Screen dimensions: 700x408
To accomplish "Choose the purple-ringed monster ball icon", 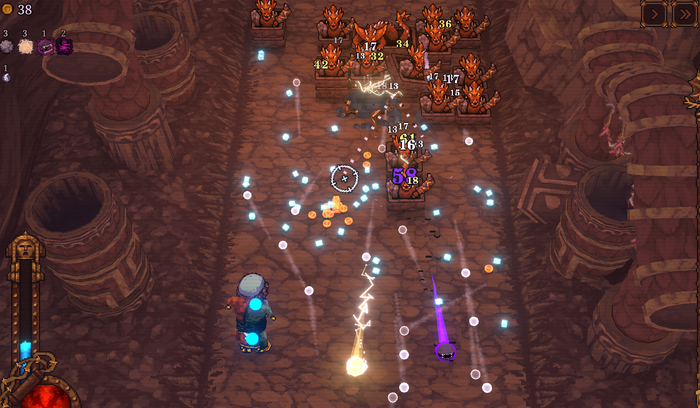I will 45,46.
